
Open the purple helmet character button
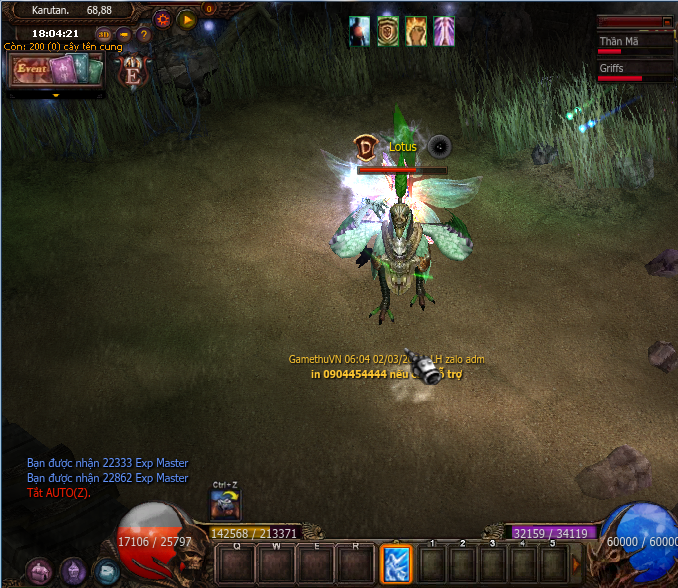(x=72, y=571)
